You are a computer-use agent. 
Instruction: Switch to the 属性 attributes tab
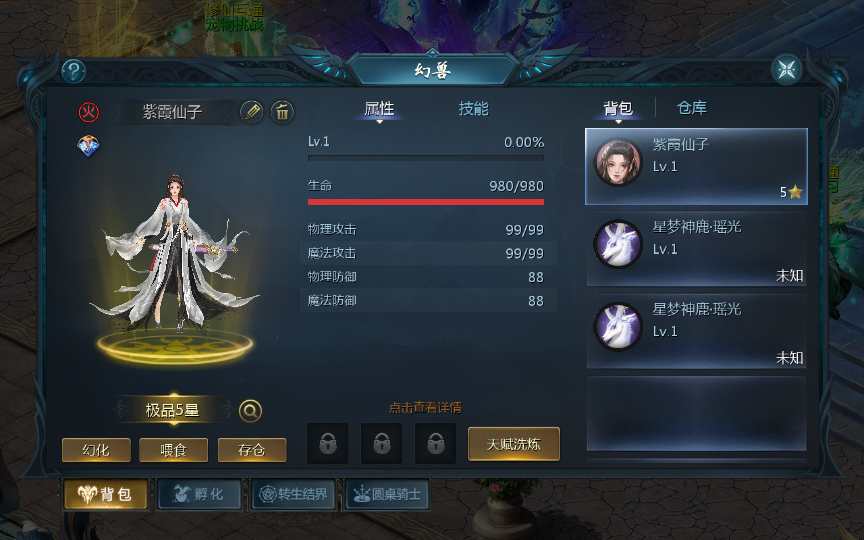coord(379,109)
